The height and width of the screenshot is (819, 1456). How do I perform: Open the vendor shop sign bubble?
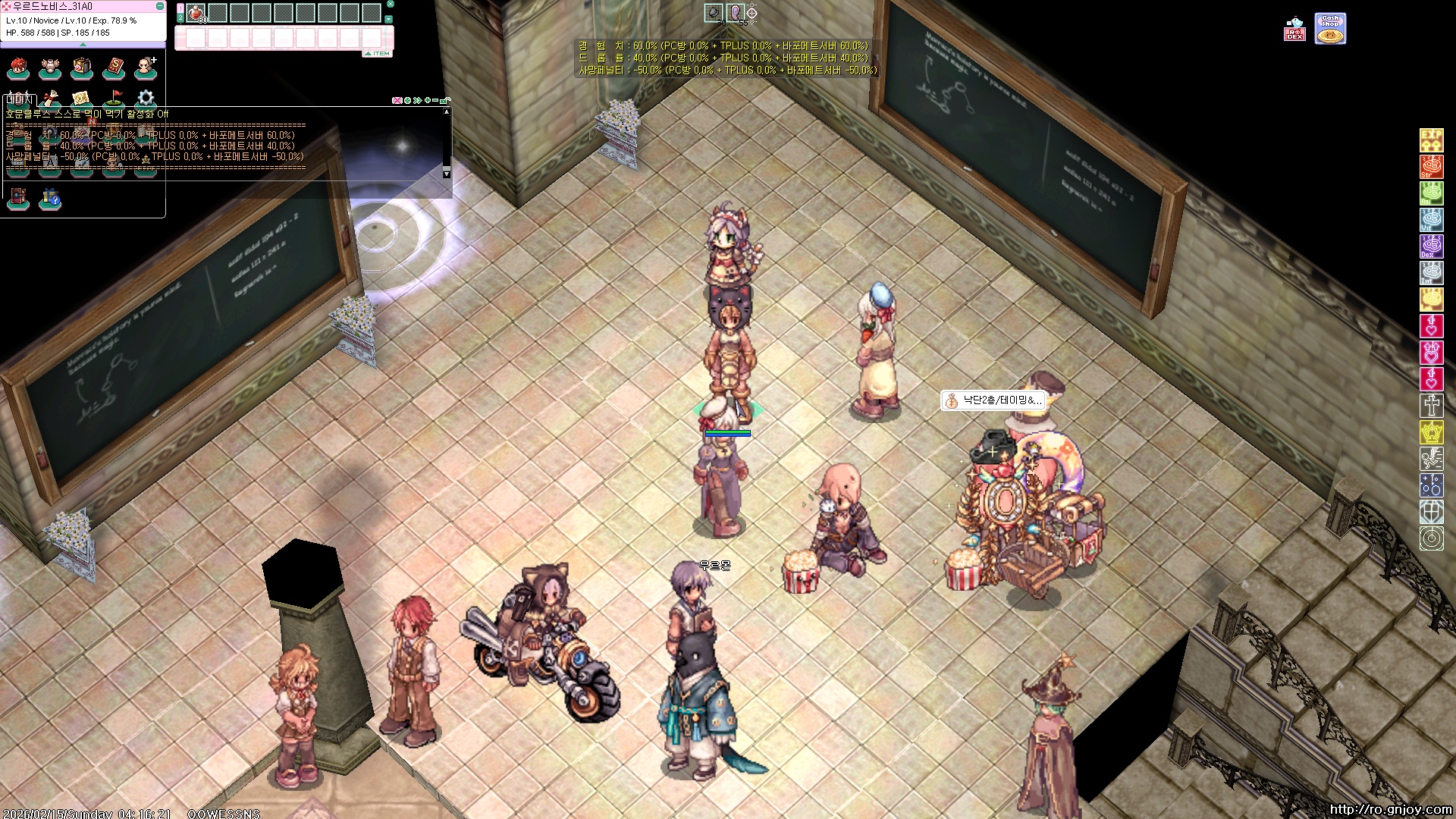[993, 400]
